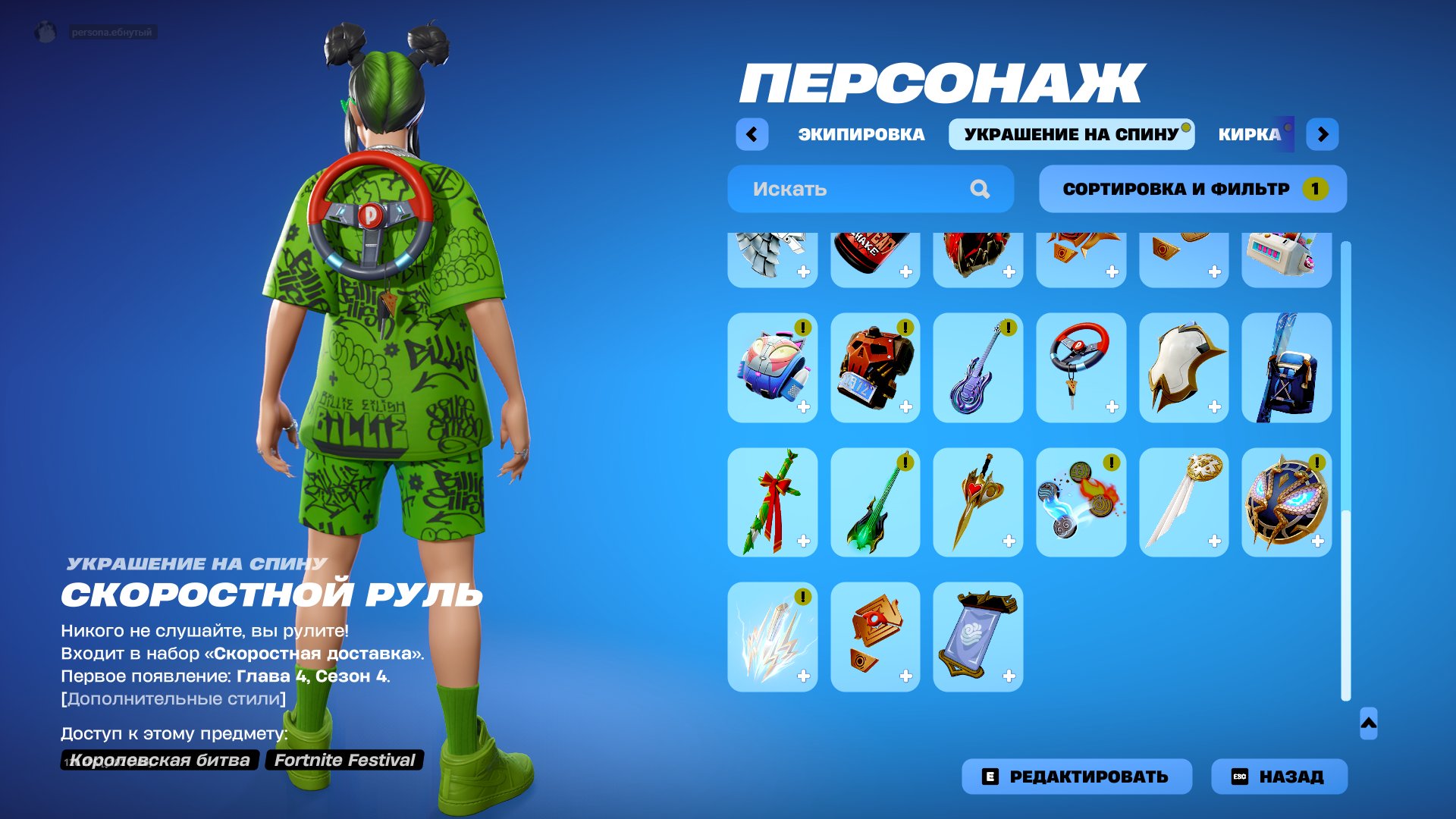1456x819 pixels.
Task: Select the purple guitar back bling
Action: pos(977,368)
